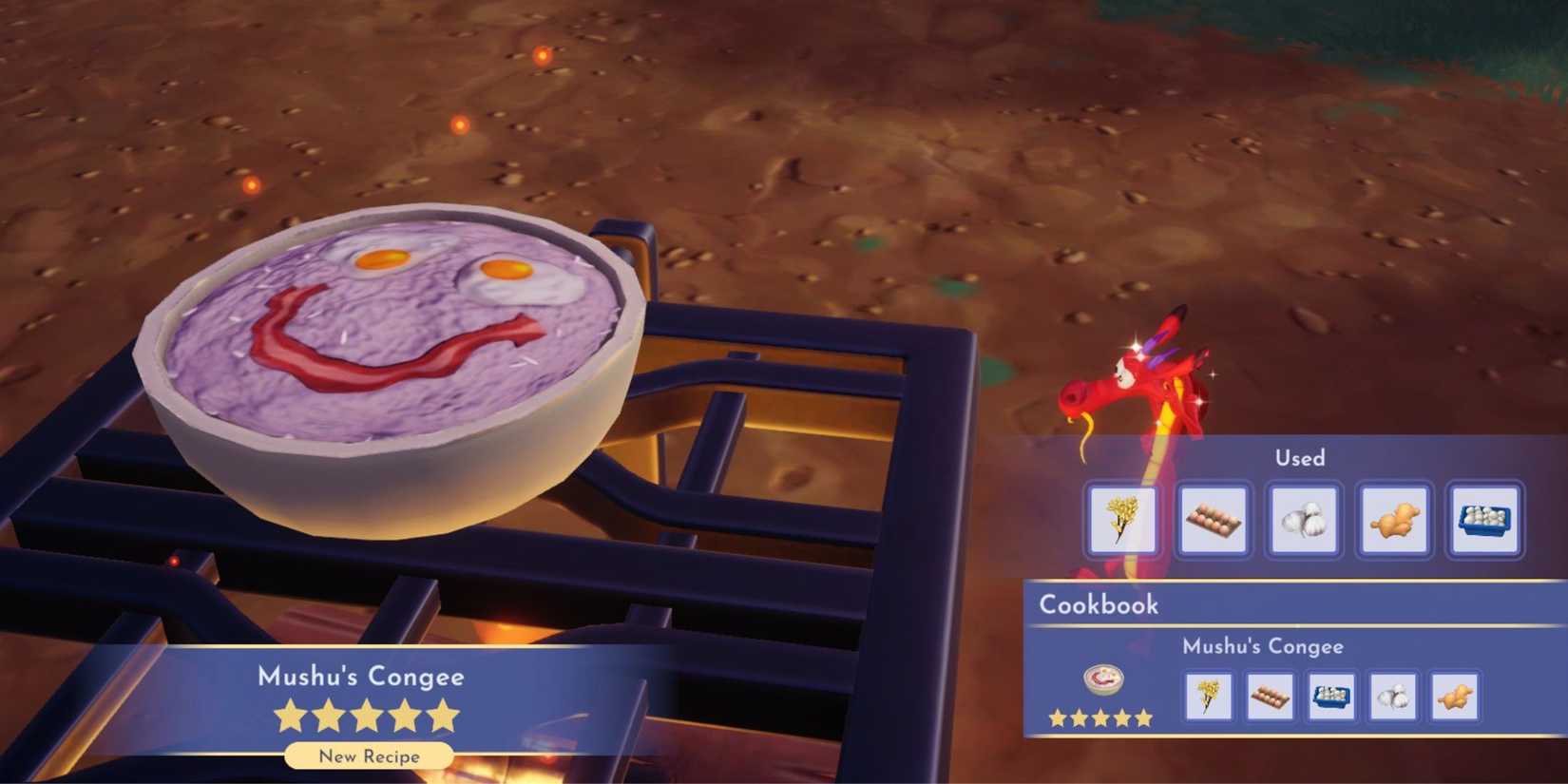Select the egg carton icon in the Used panel
Screen dimensions: 1568x784
1213,521
